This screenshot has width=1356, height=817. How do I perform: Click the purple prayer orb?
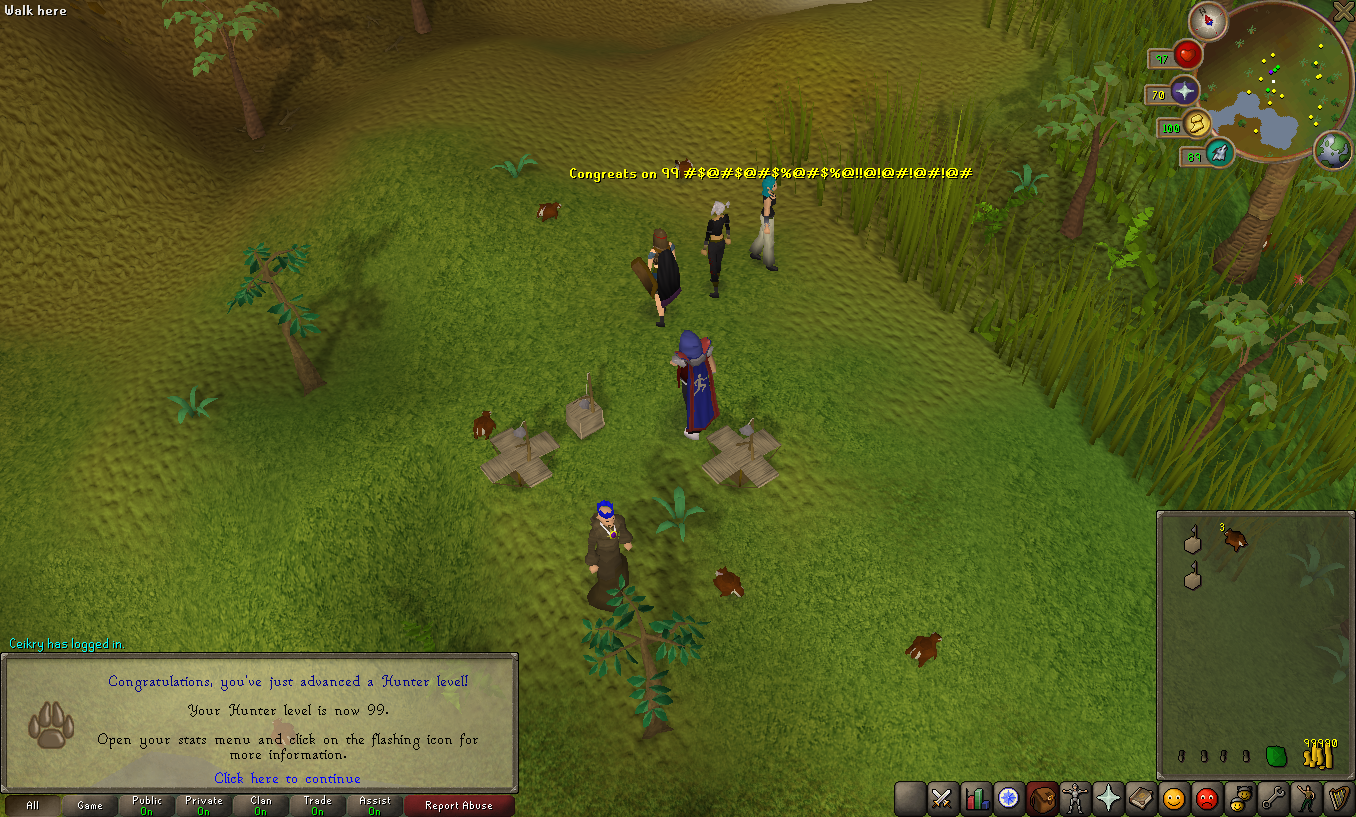[x=1185, y=92]
